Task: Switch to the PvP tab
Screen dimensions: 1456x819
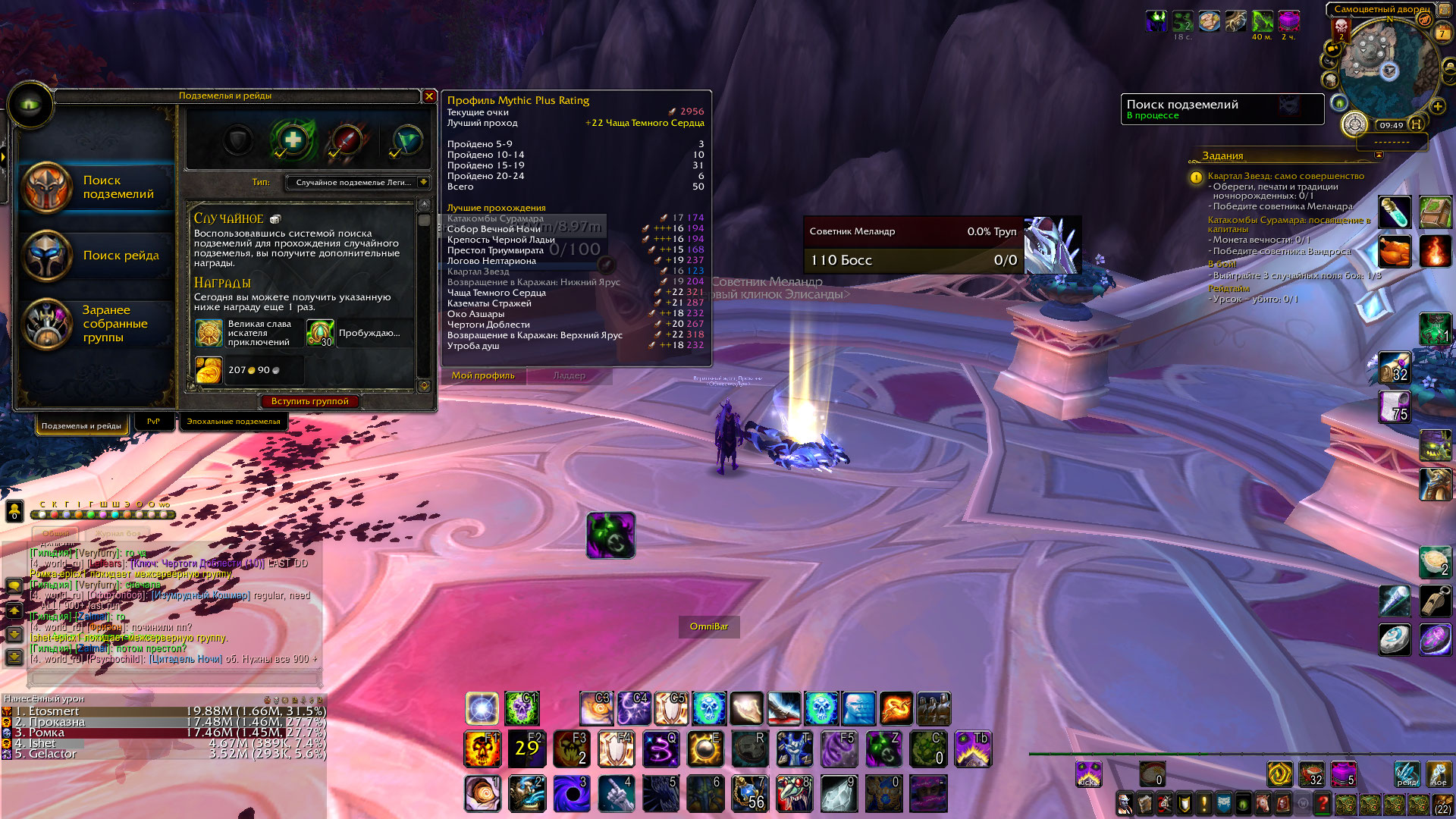Action: [x=153, y=422]
